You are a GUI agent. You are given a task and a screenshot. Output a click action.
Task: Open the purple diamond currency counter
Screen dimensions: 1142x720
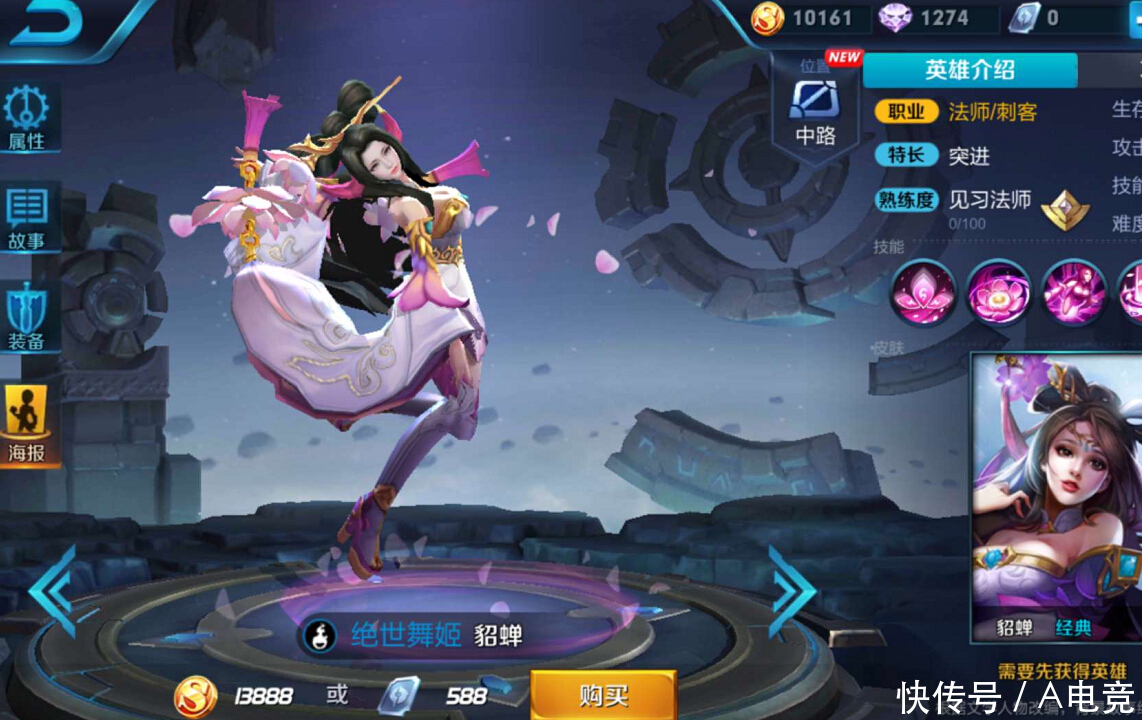tap(925, 18)
